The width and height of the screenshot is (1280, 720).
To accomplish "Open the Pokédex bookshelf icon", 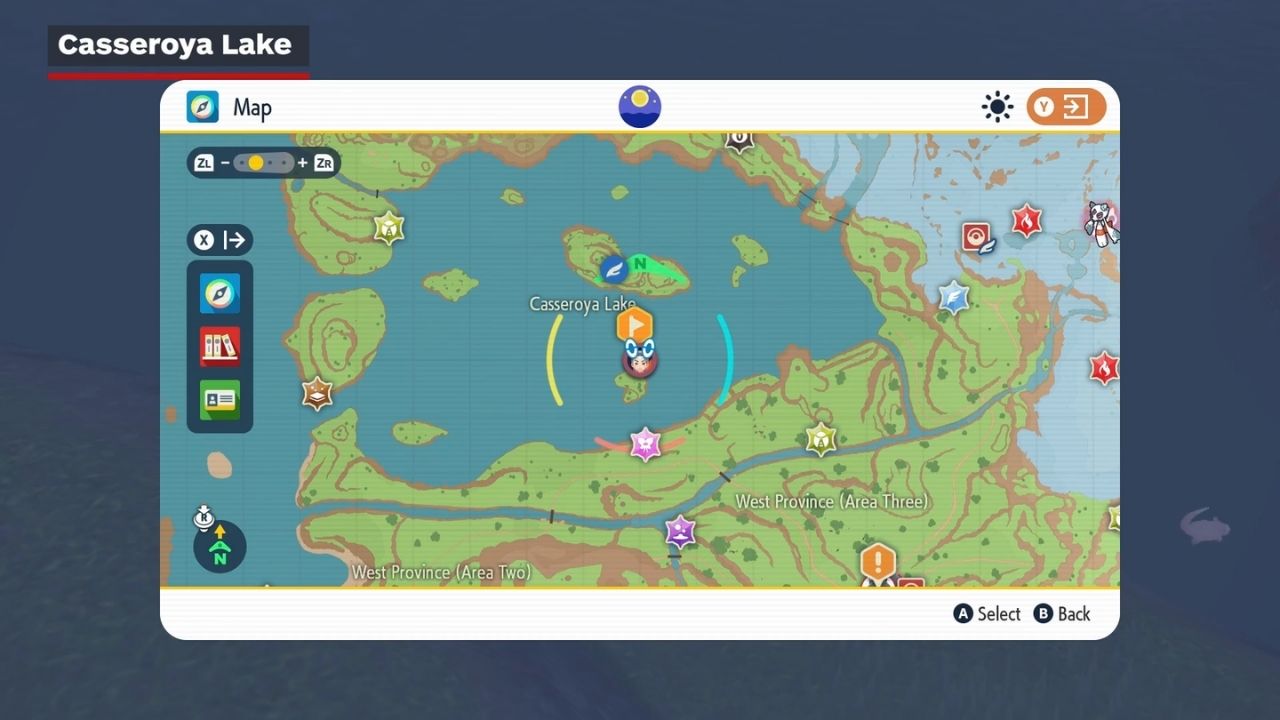I will tap(220, 347).
